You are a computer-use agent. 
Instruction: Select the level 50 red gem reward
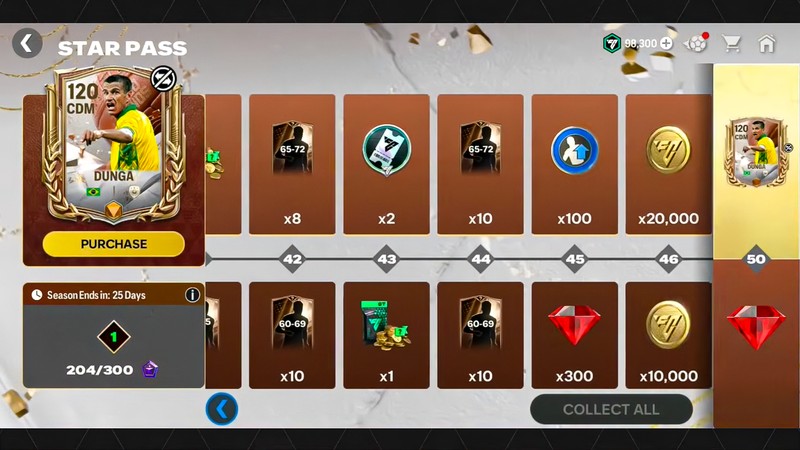756,330
